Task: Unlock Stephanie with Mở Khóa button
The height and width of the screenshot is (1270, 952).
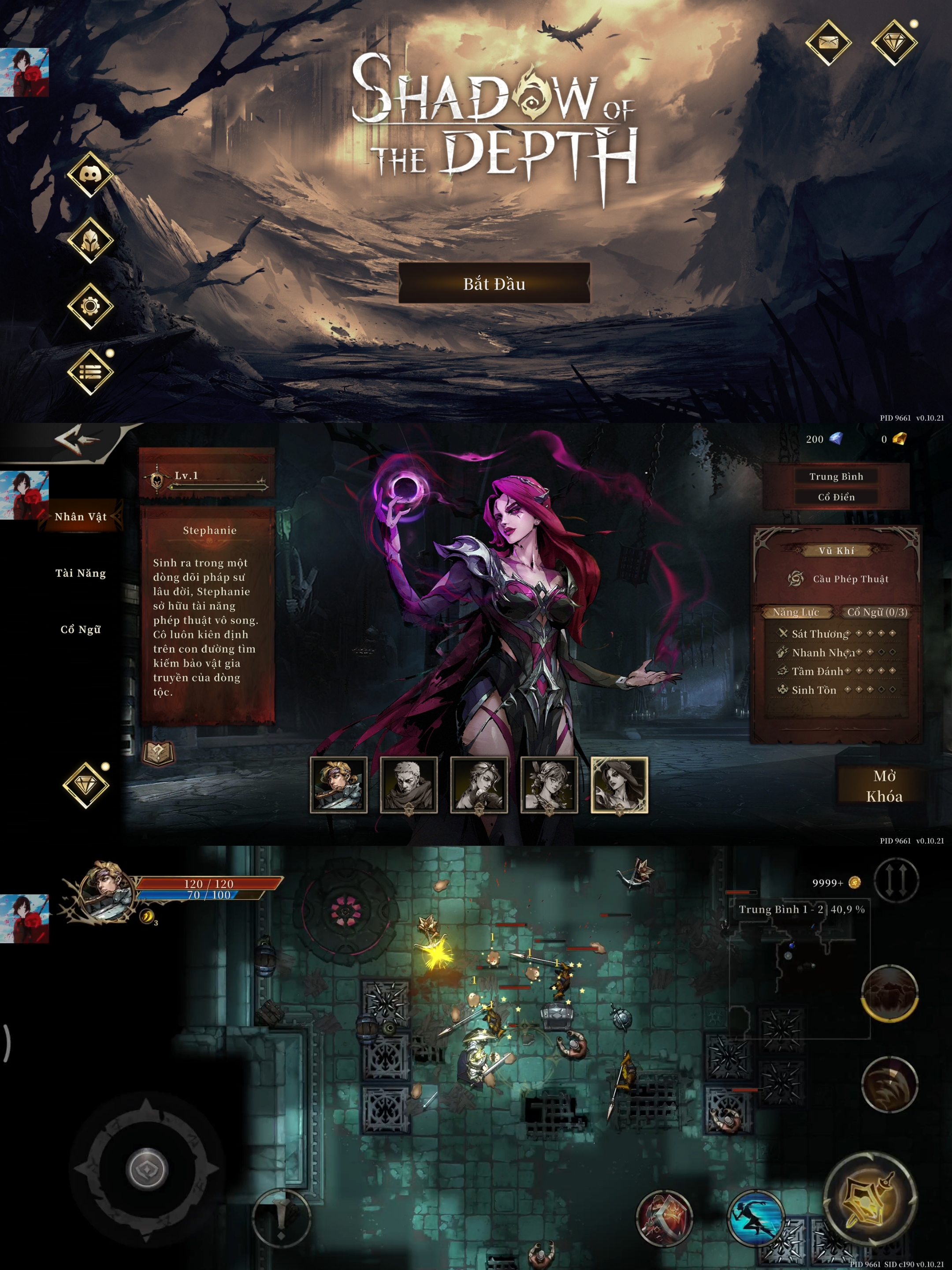Action: (x=884, y=786)
